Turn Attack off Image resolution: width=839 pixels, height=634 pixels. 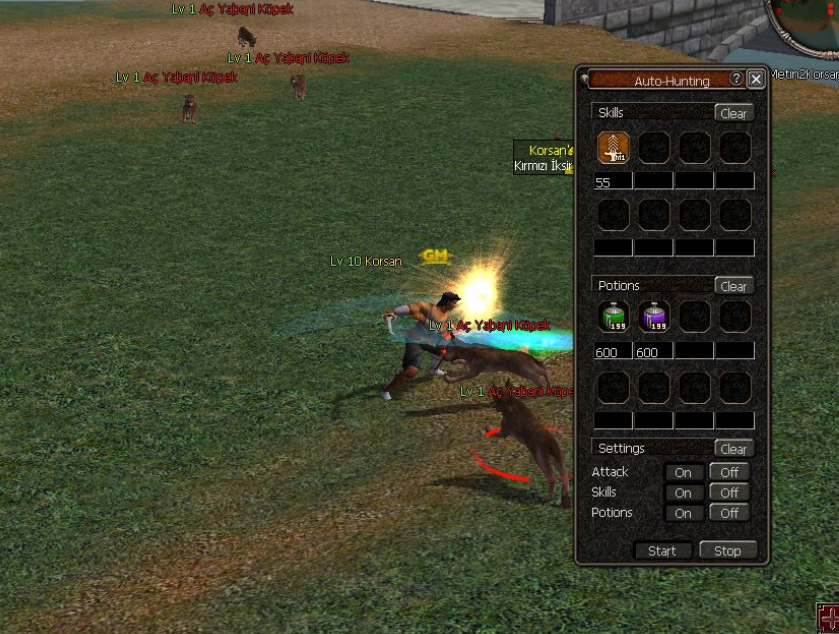(x=729, y=472)
